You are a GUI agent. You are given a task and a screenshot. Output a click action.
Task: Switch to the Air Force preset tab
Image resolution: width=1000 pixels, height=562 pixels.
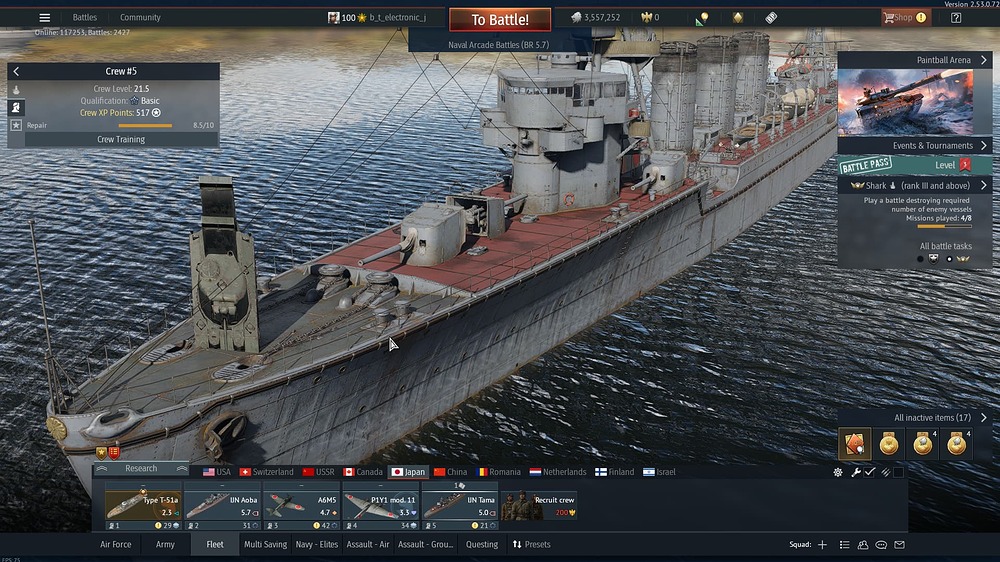115,544
